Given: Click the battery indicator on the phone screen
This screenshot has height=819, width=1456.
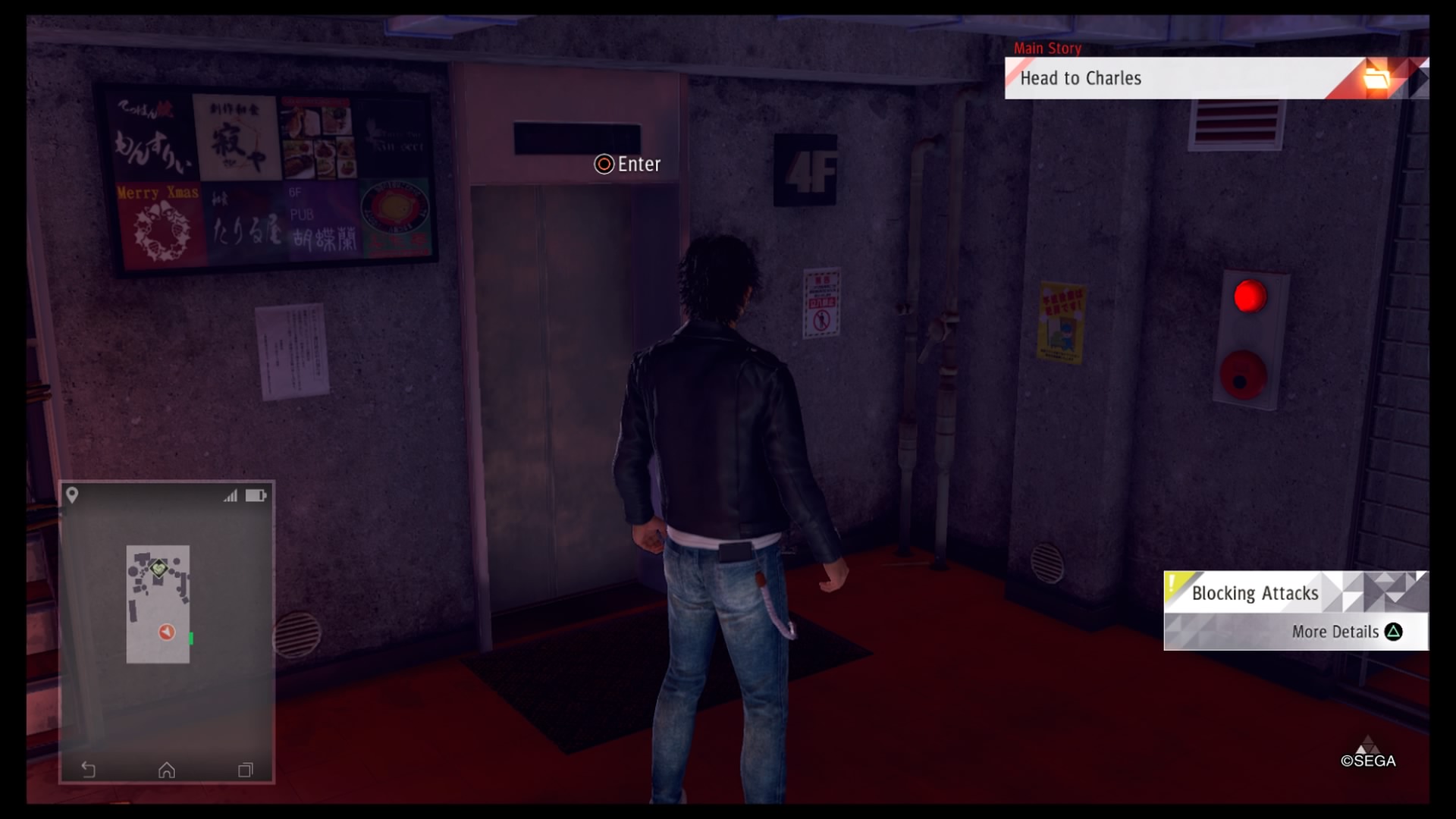Looking at the screenshot, I should coord(256,495).
